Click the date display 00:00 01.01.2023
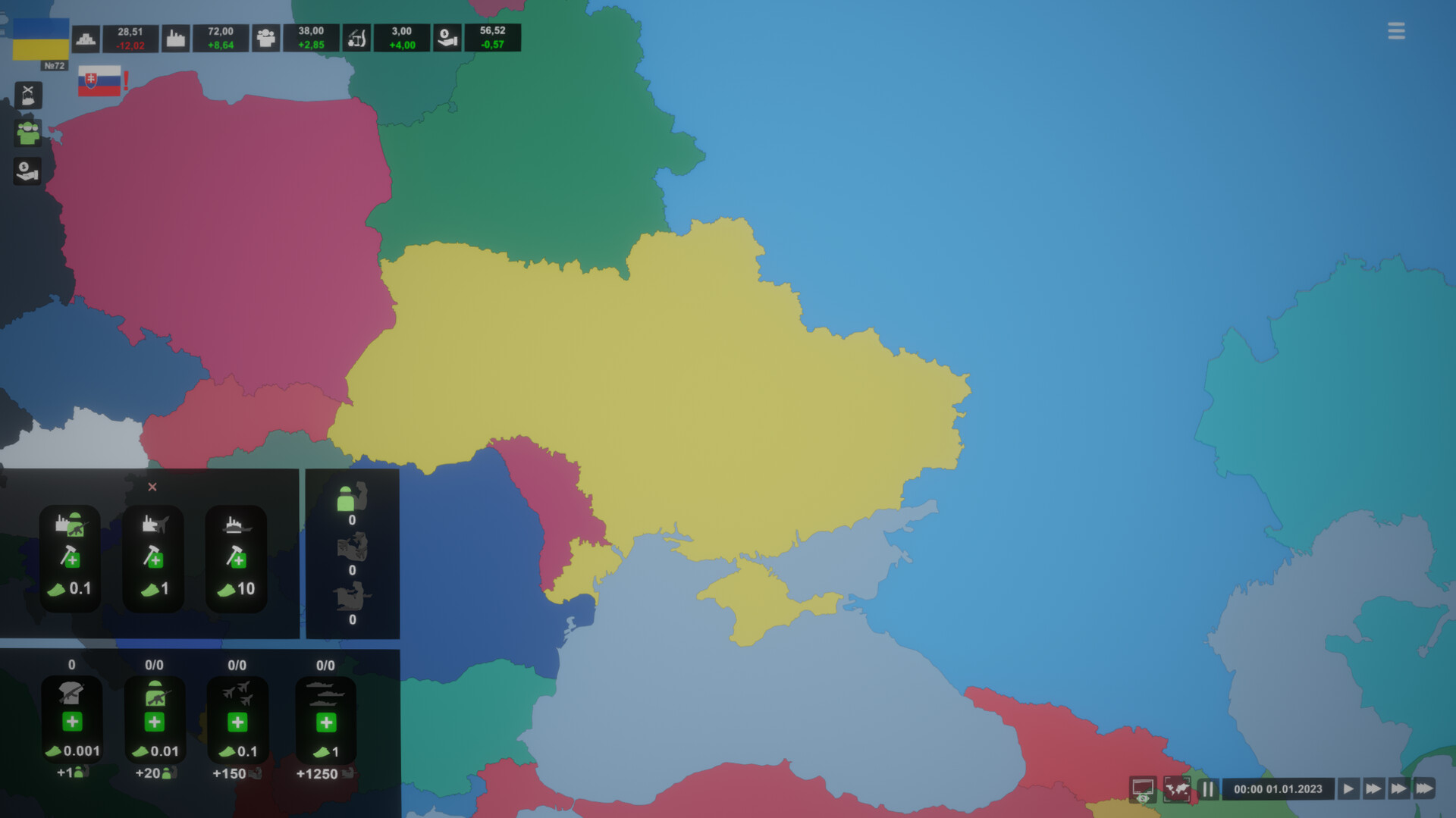The image size is (1456, 818). point(1279,788)
